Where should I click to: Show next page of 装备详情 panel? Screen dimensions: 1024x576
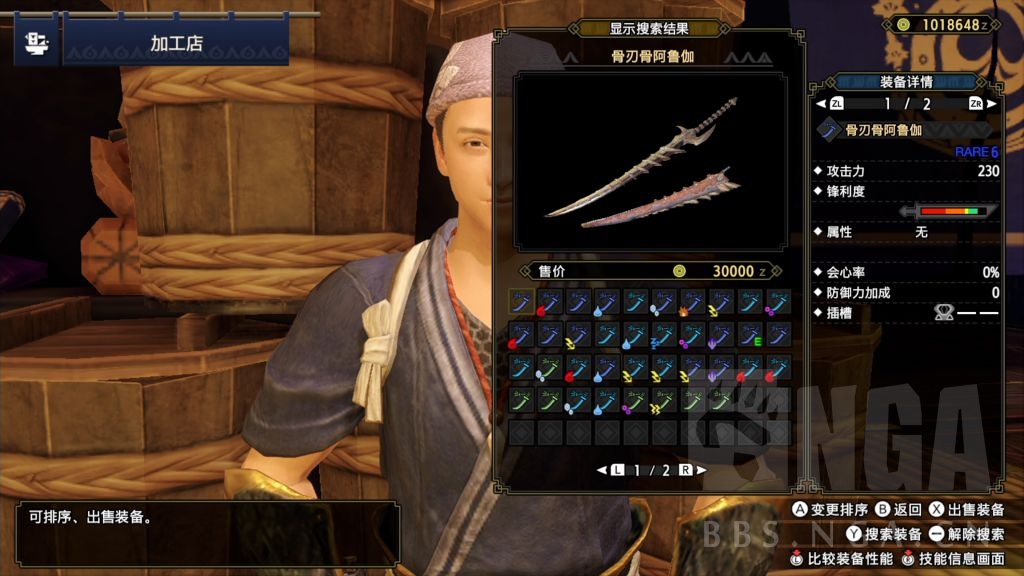pos(982,103)
